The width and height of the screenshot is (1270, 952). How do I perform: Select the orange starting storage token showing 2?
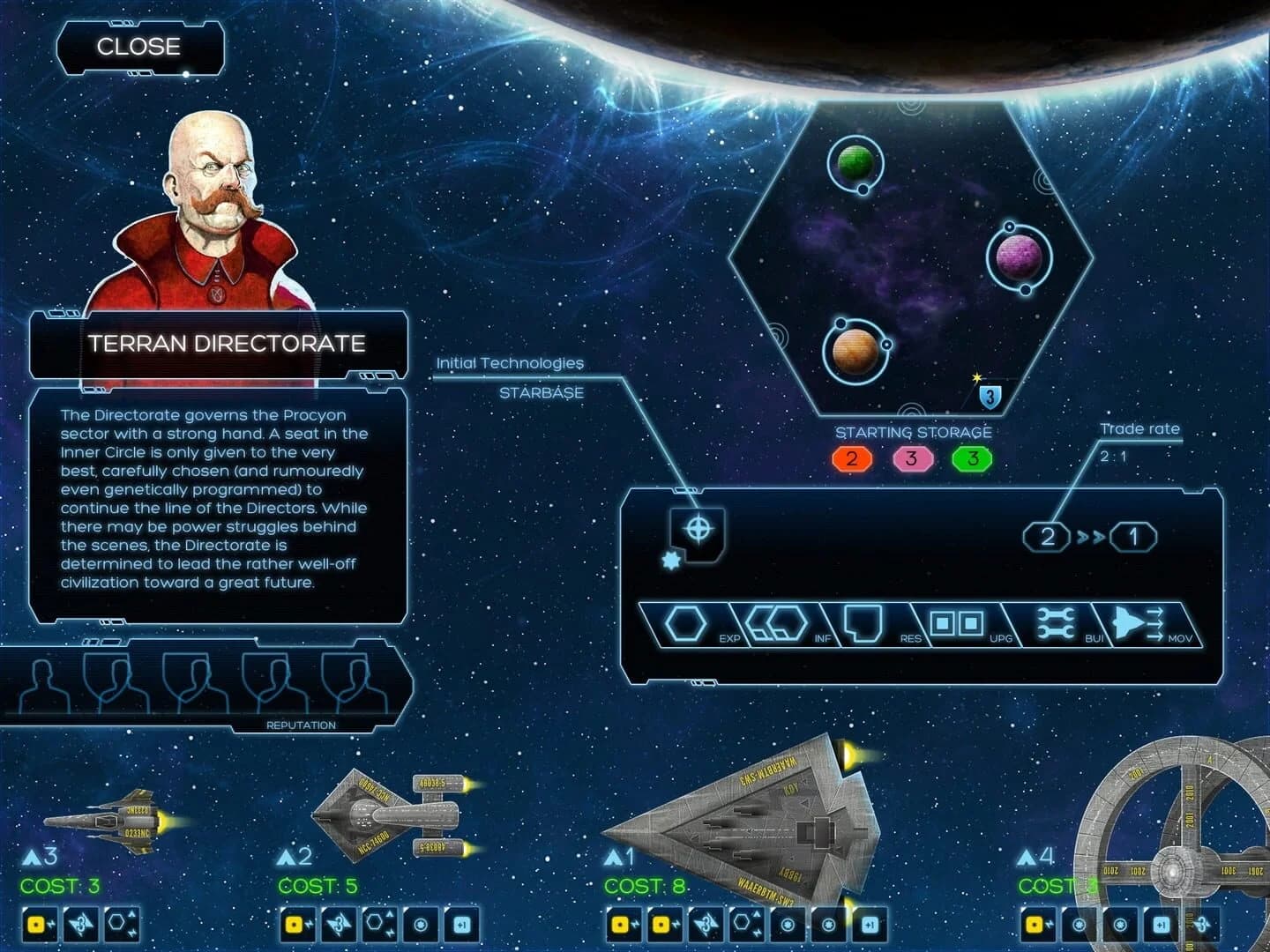[x=852, y=457]
